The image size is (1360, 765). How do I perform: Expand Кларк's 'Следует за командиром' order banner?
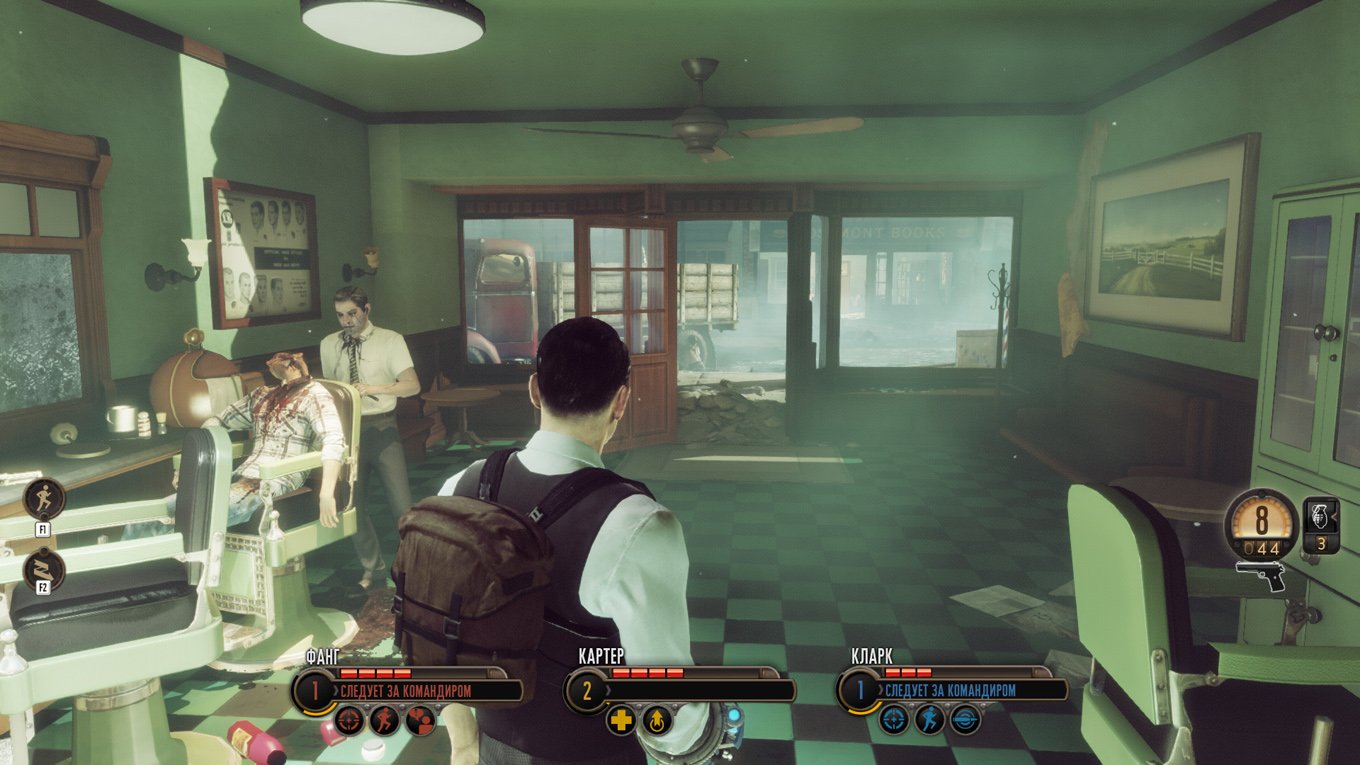[948, 690]
